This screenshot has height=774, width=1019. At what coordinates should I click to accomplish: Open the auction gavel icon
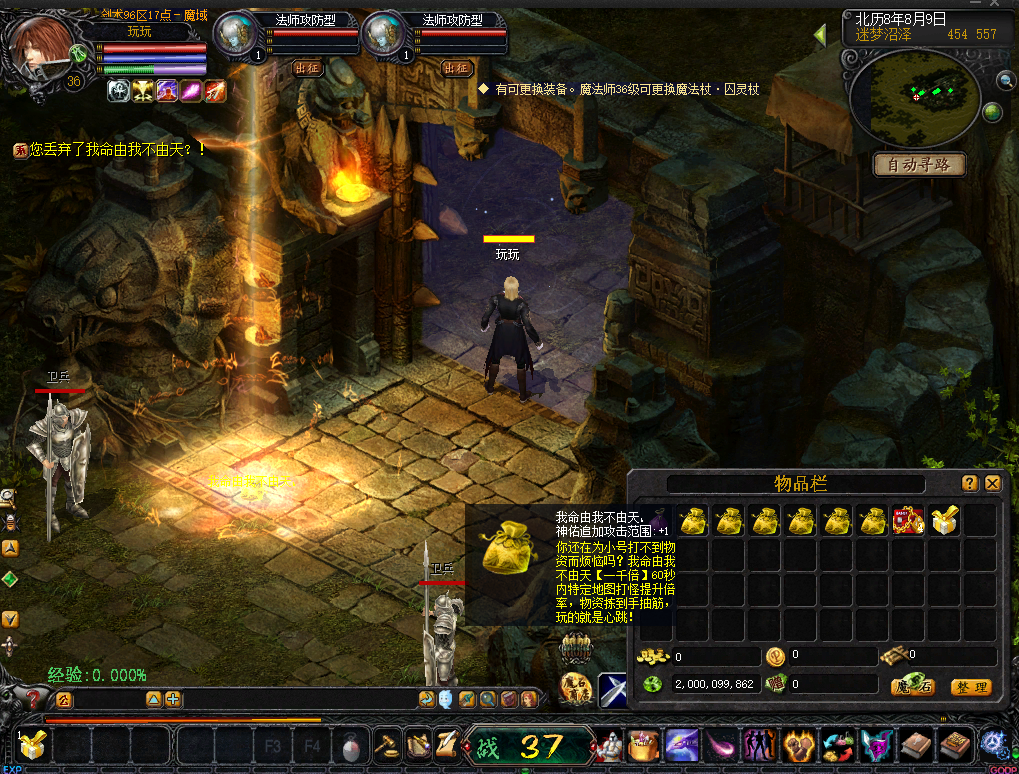(386, 745)
